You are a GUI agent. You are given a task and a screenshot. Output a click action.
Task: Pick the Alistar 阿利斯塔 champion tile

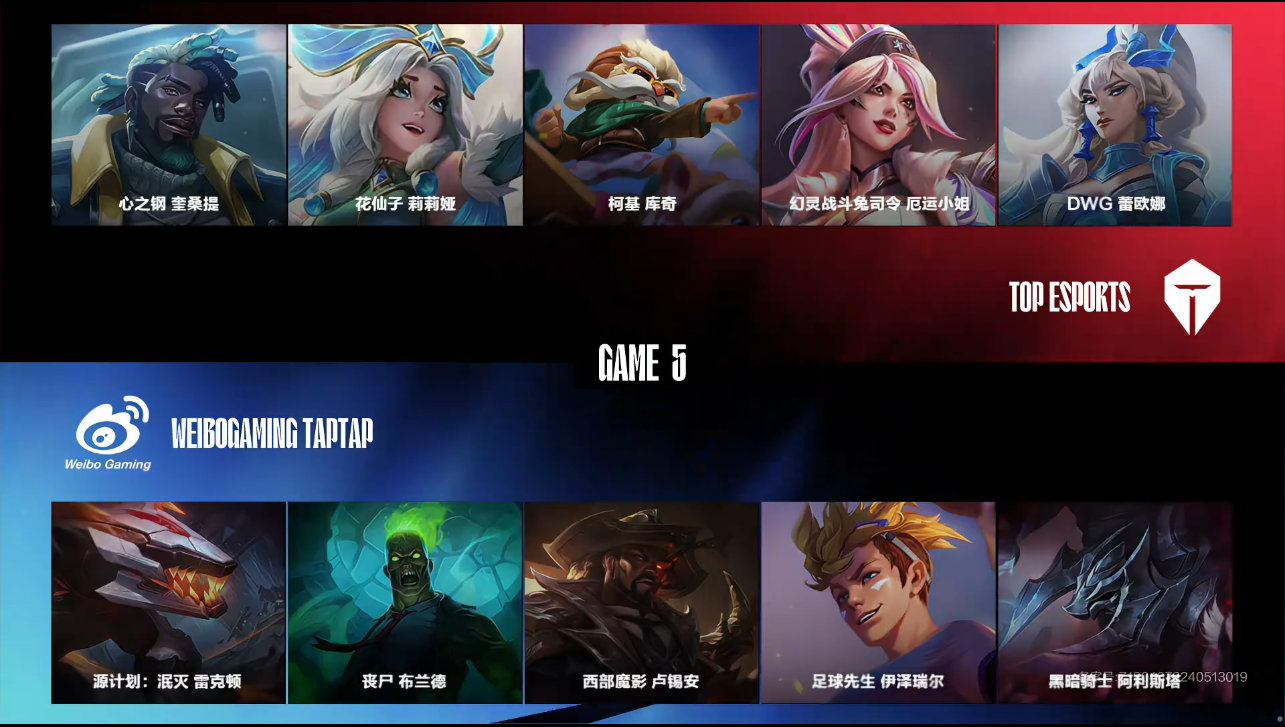(x=1115, y=602)
